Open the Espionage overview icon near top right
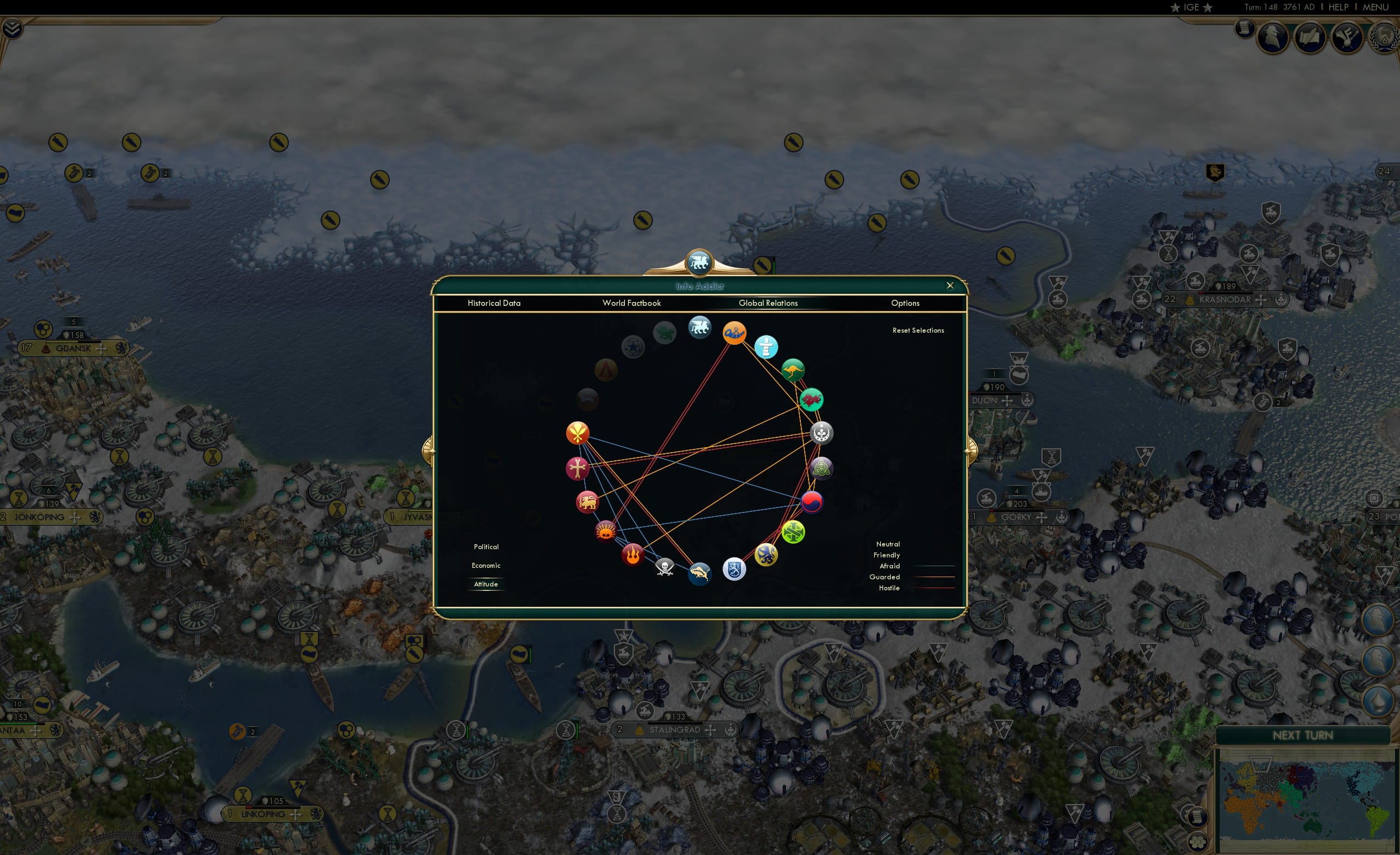Screen dimensions: 1400x855 tap(1272, 38)
